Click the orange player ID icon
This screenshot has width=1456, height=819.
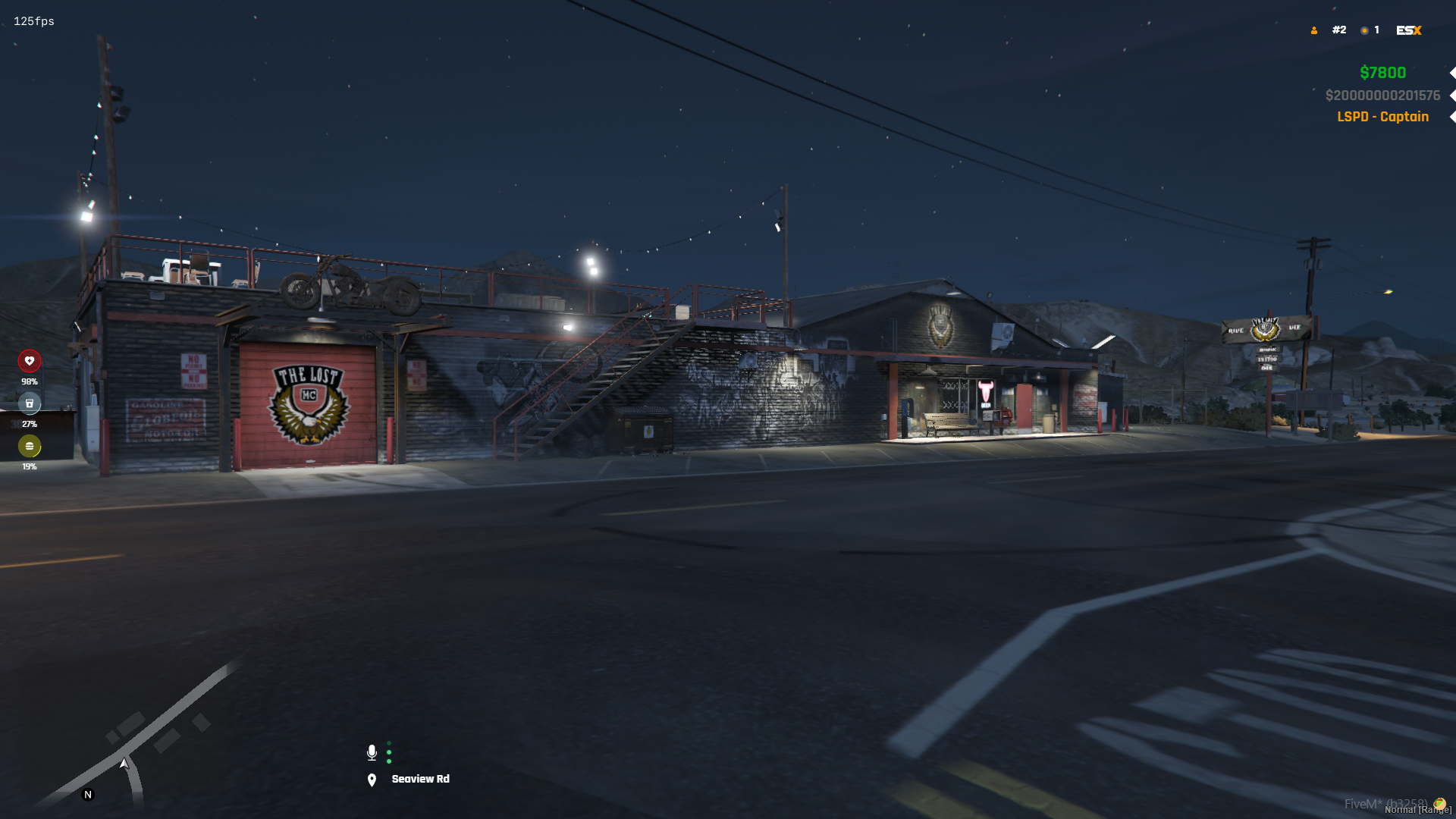pos(1314,30)
